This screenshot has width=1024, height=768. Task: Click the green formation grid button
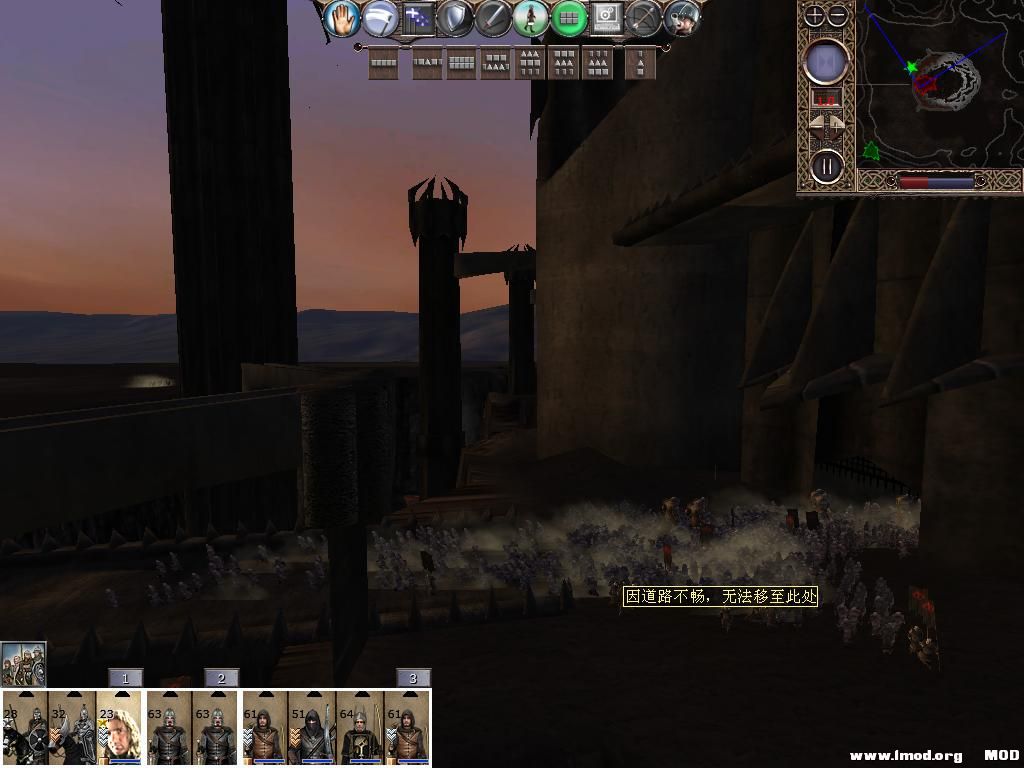[x=568, y=18]
